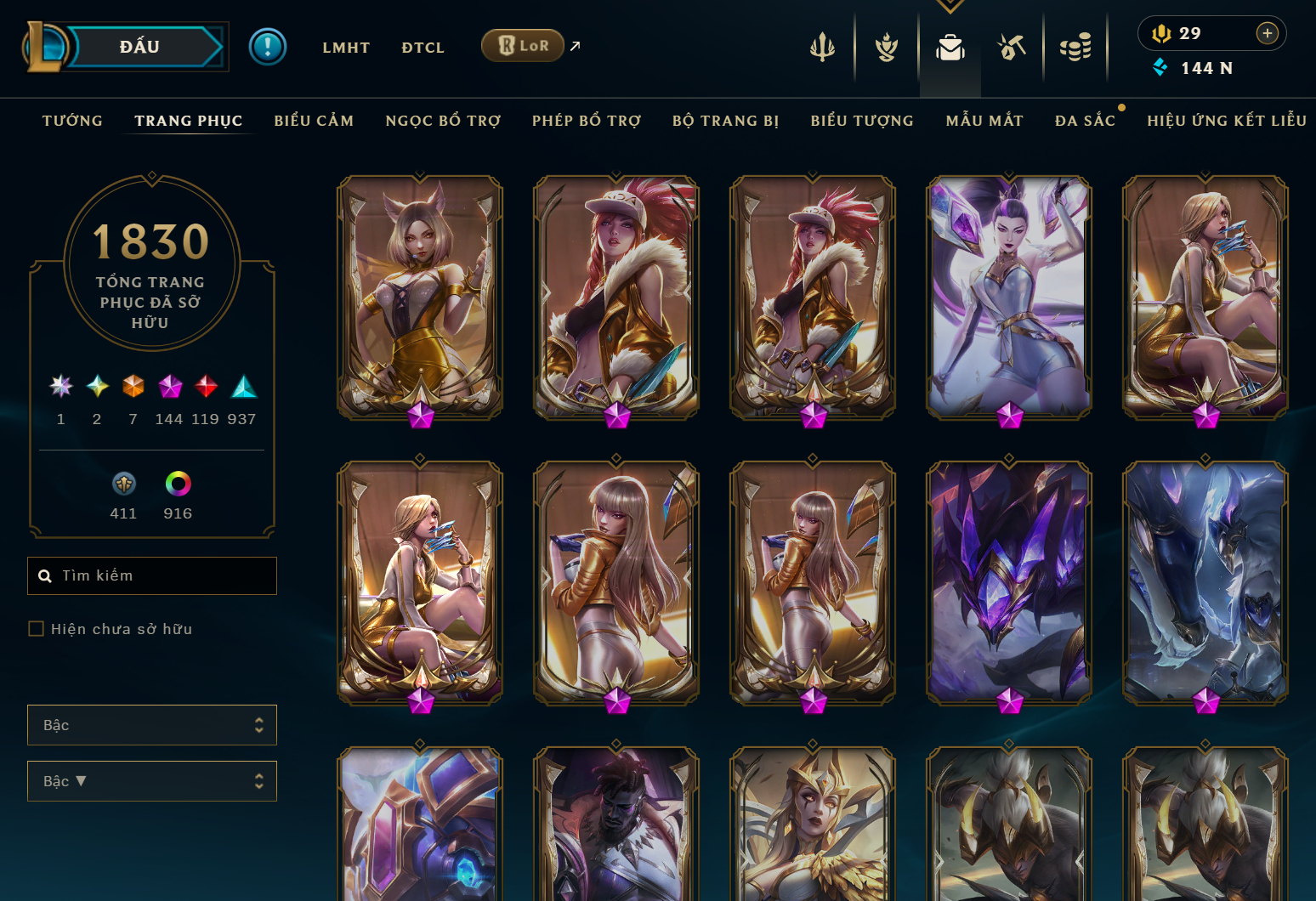Click the blue essence icon showing 144 N

point(1160,68)
